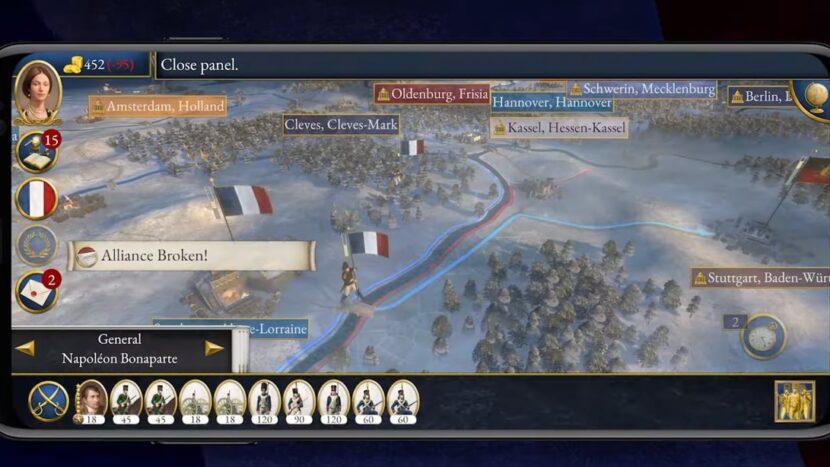Open the Alliance Broken! notification

coord(191,256)
